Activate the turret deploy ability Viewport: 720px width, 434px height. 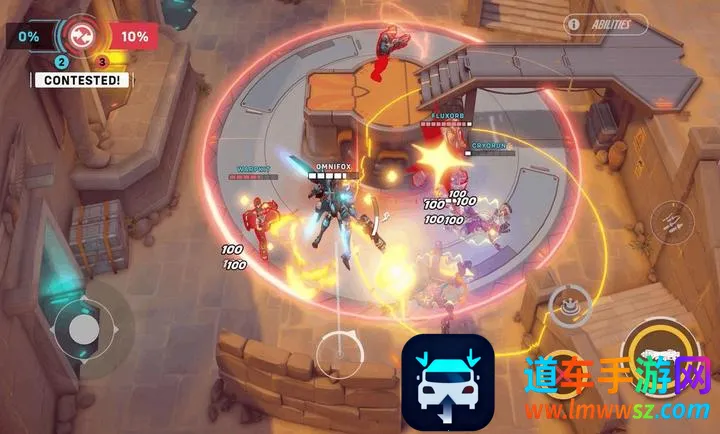pyautogui.click(x=570, y=302)
